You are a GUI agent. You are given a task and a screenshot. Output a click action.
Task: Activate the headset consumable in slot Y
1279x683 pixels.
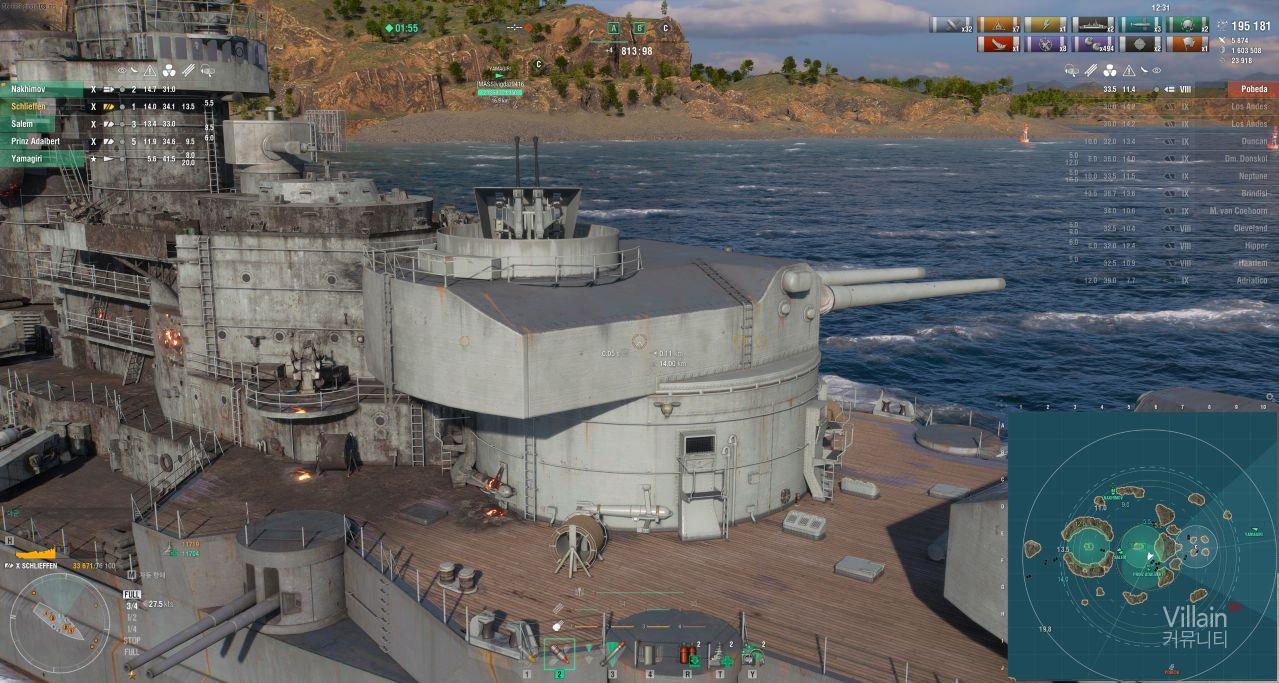(x=753, y=654)
